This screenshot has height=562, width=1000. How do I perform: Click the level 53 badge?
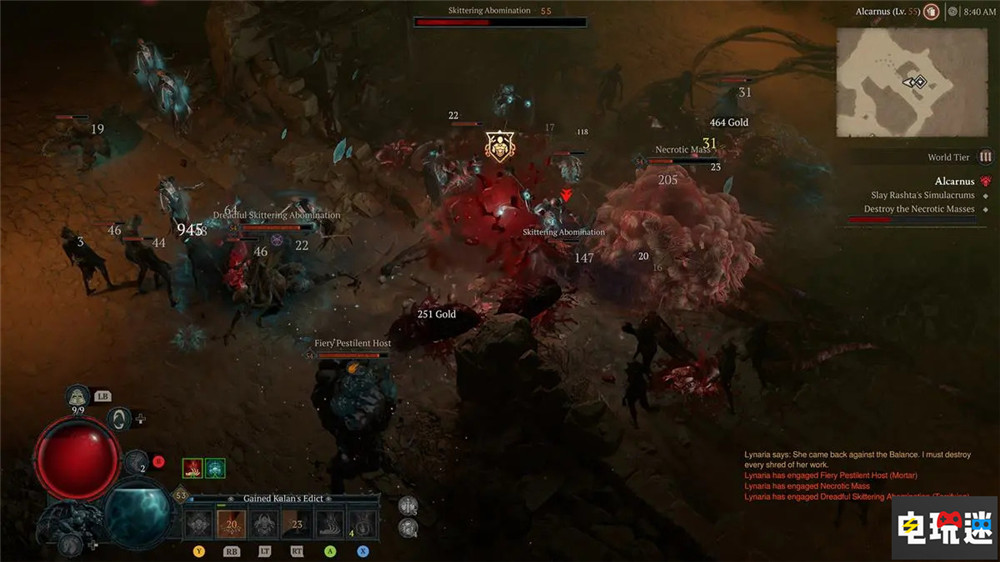click(181, 495)
